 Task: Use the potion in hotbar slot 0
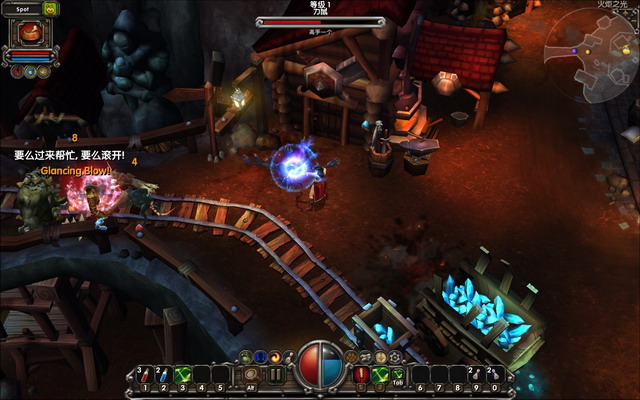[x=493, y=375]
